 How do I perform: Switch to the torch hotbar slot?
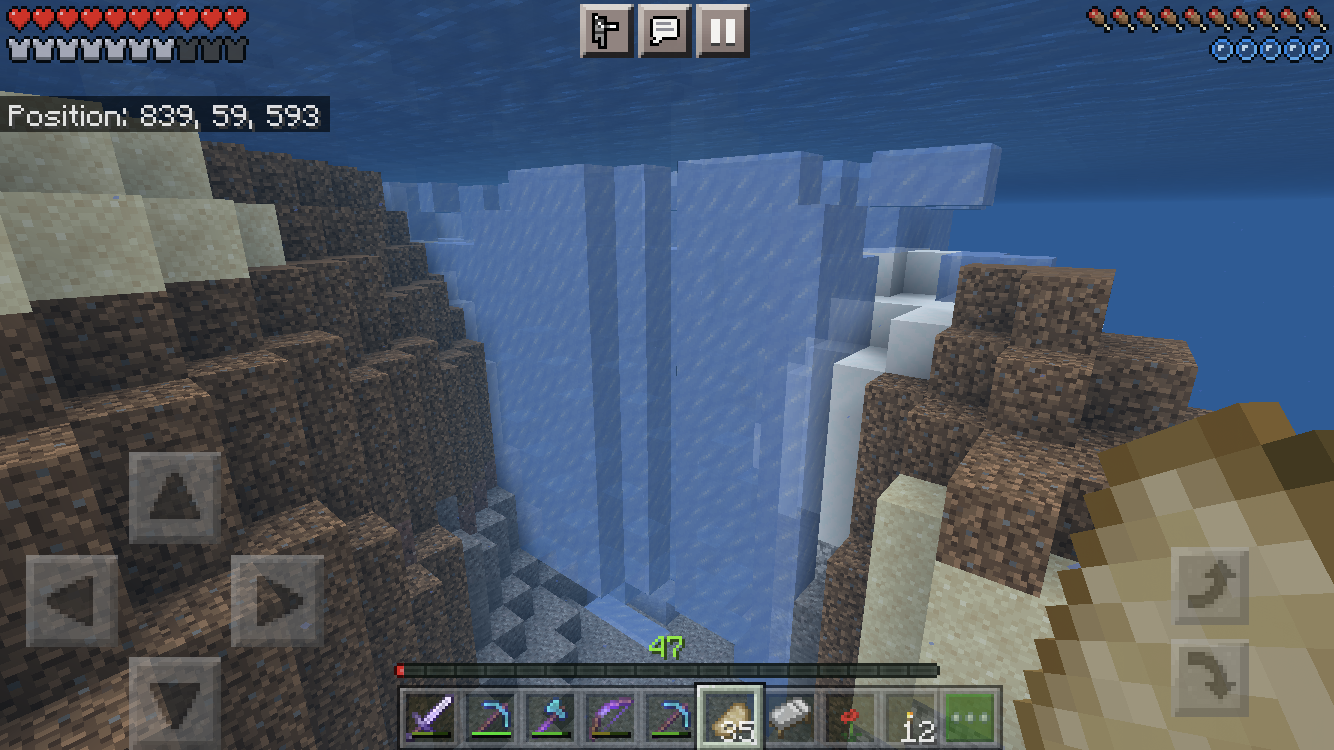tap(911, 716)
